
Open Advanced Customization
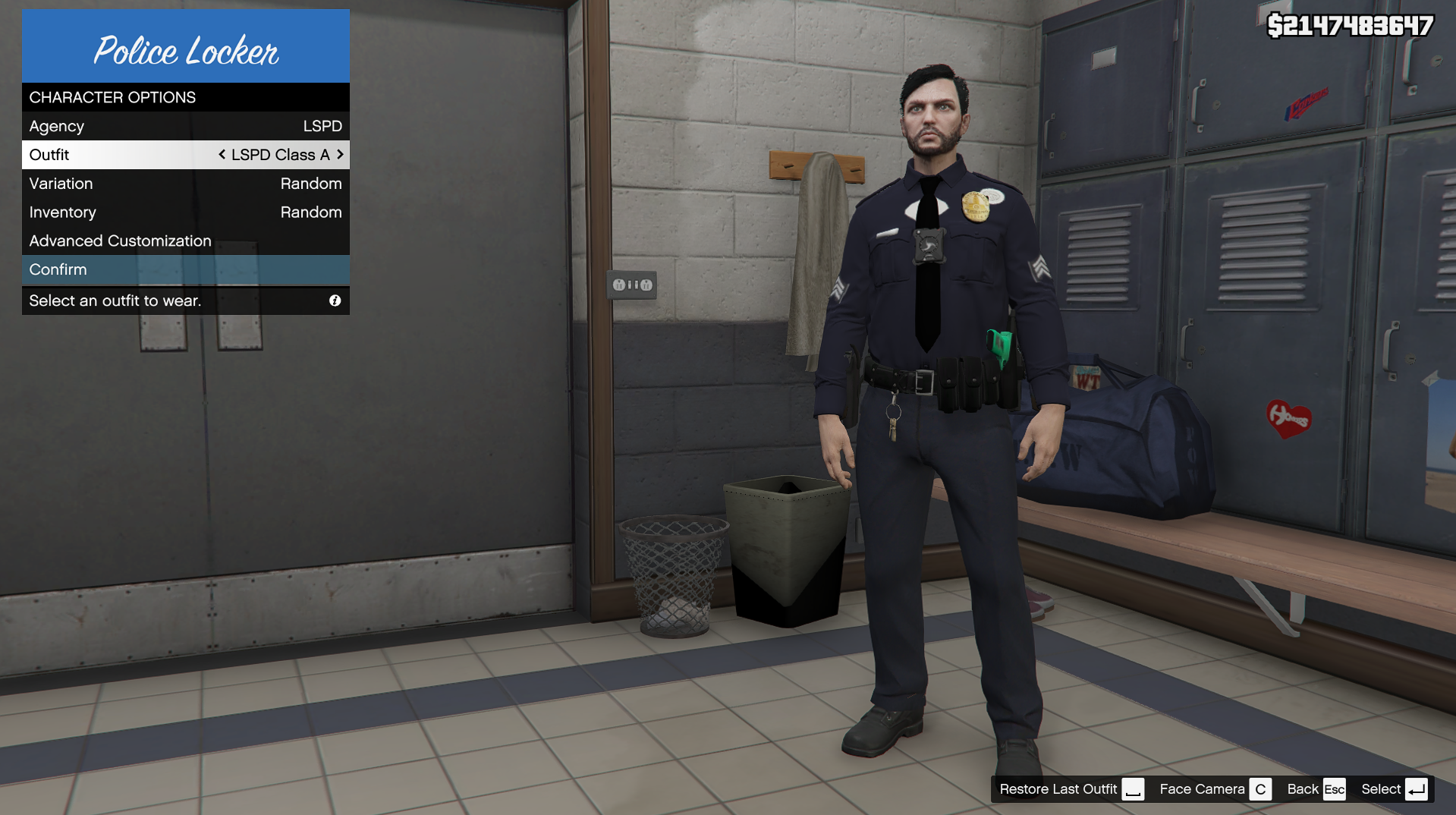point(185,241)
